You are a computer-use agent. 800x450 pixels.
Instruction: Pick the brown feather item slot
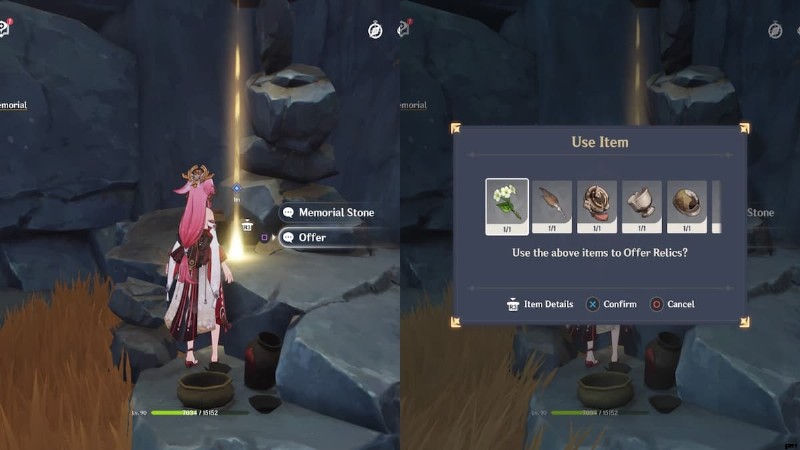coord(552,206)
